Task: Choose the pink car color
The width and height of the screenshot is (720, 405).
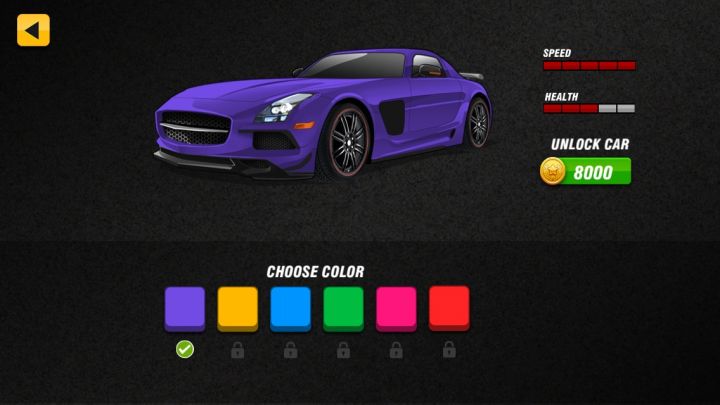Action: [x=396, y=308]
